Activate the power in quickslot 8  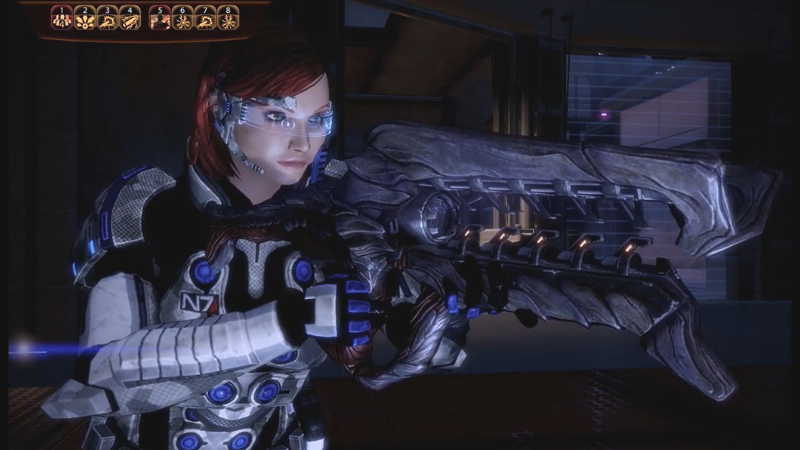click(x=228, y=20)
